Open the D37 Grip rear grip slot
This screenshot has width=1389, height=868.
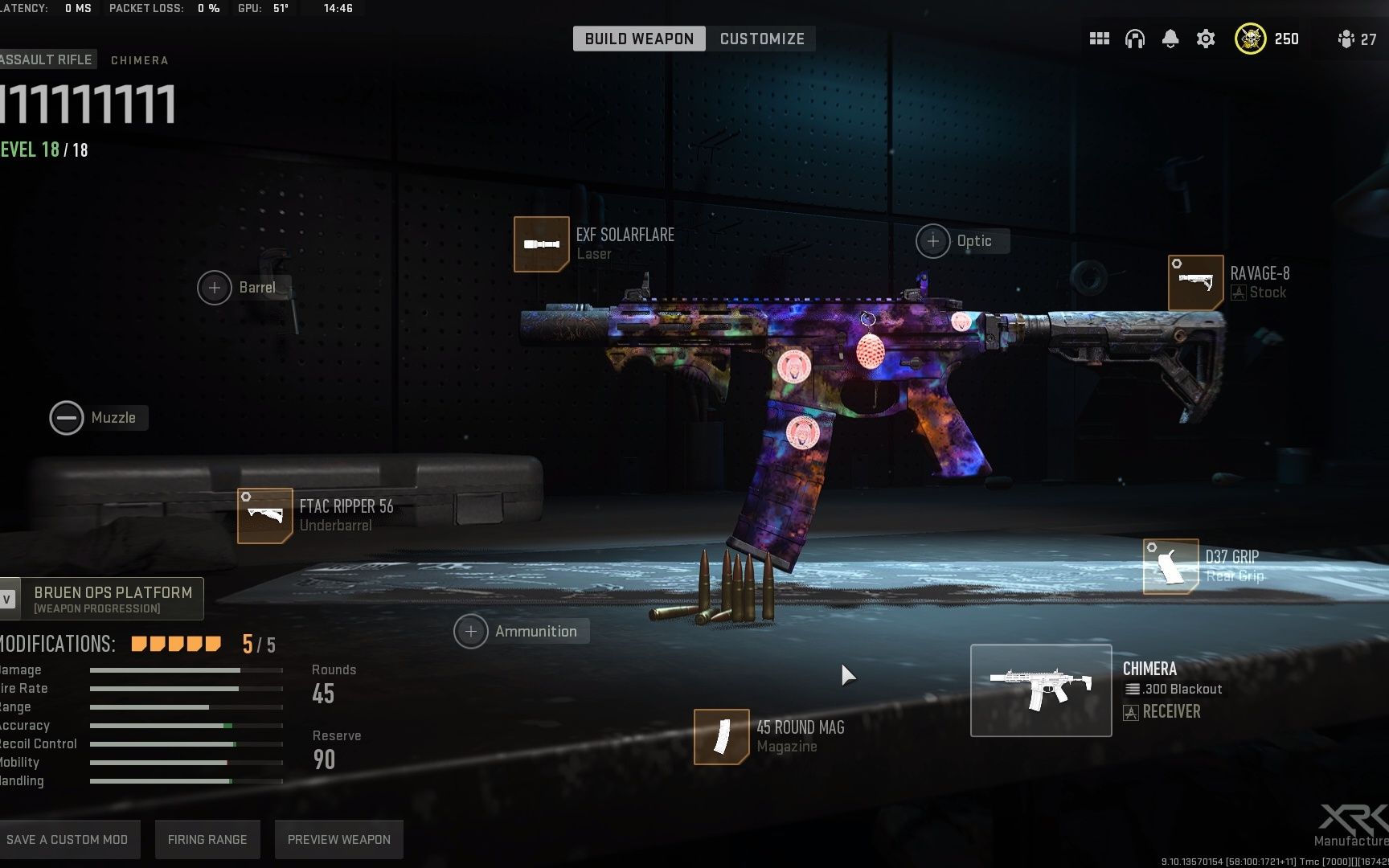click(x=1170, y=567)
